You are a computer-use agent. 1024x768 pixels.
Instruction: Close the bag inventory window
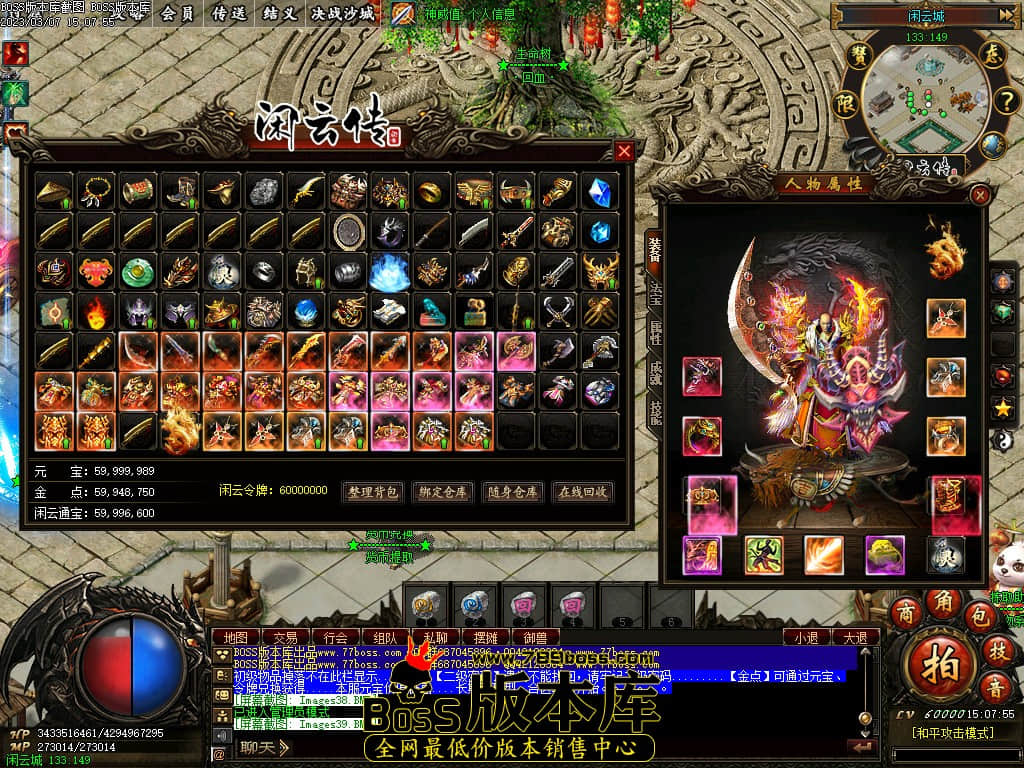point(624,151)
